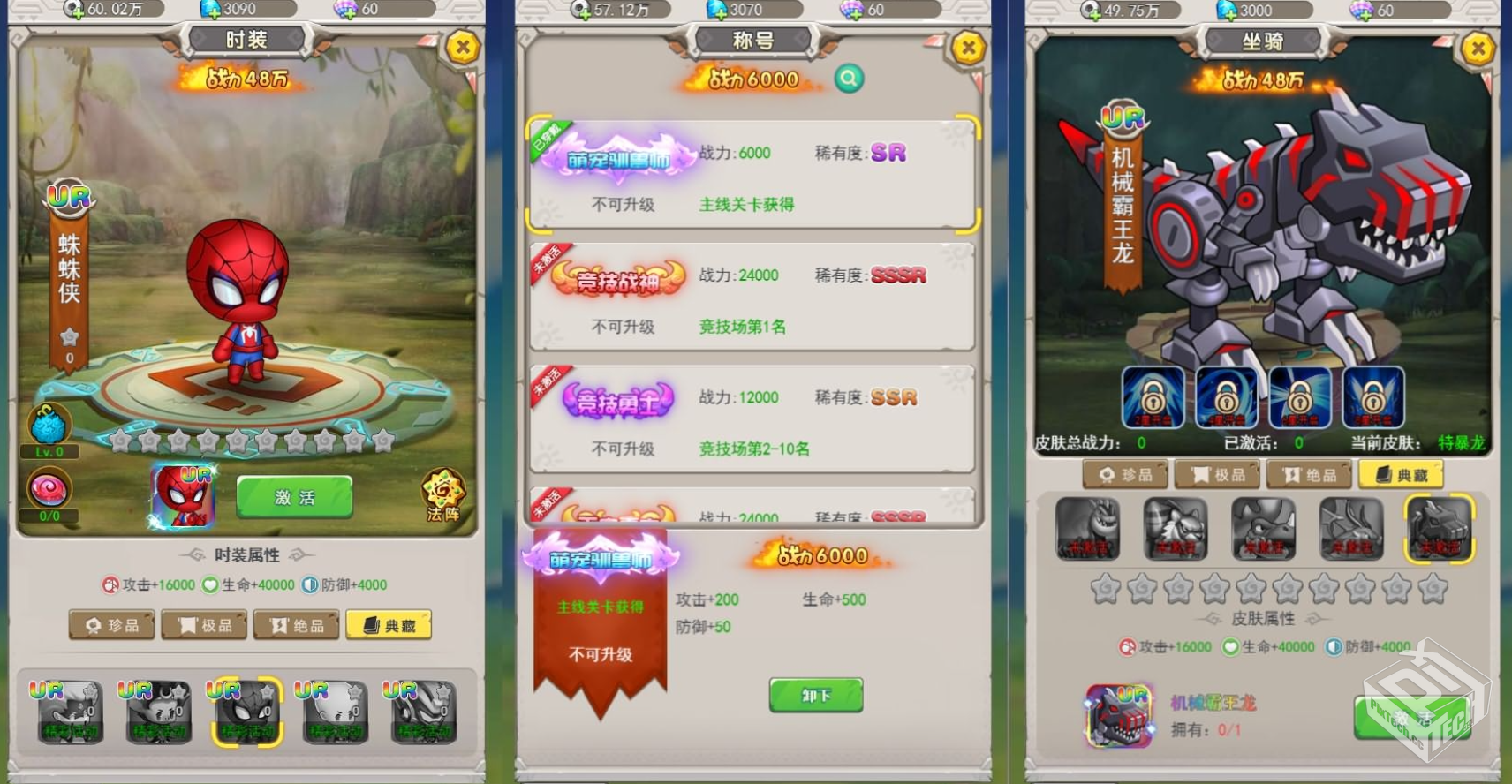
Task: Open the title search magnifier icon
Action: 849,79
